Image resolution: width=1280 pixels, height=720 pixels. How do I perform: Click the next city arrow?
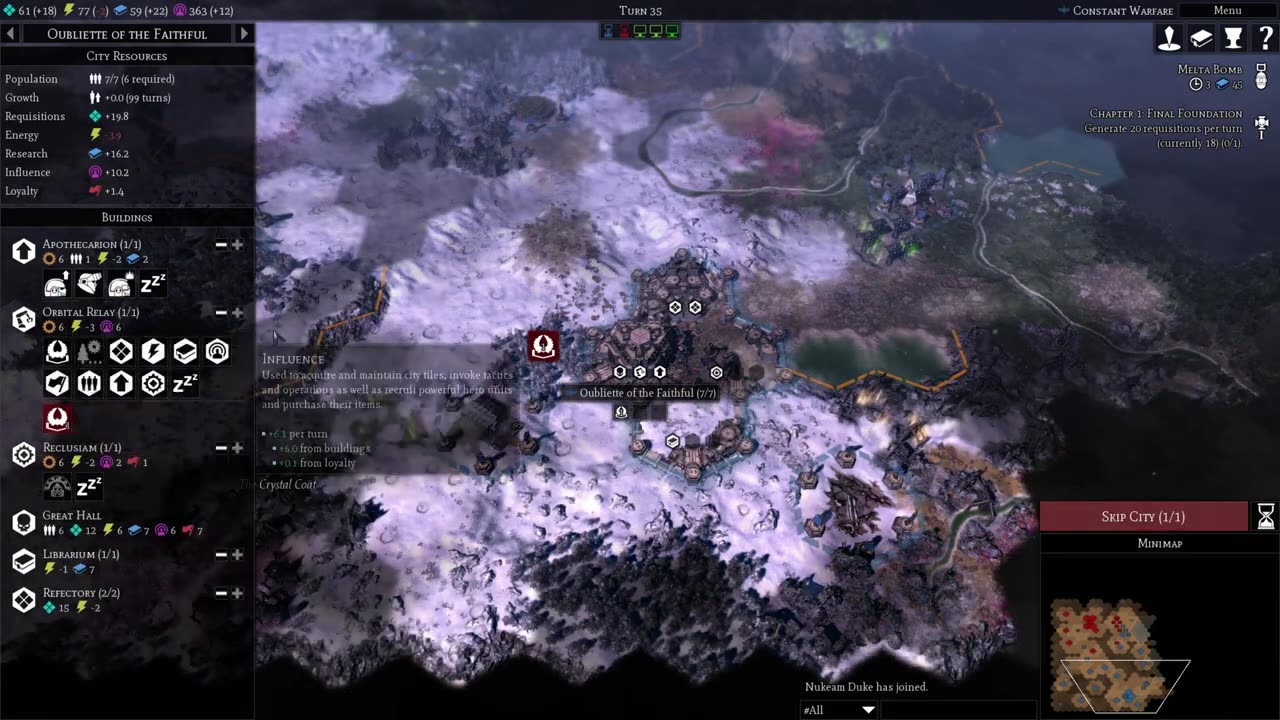244,33
